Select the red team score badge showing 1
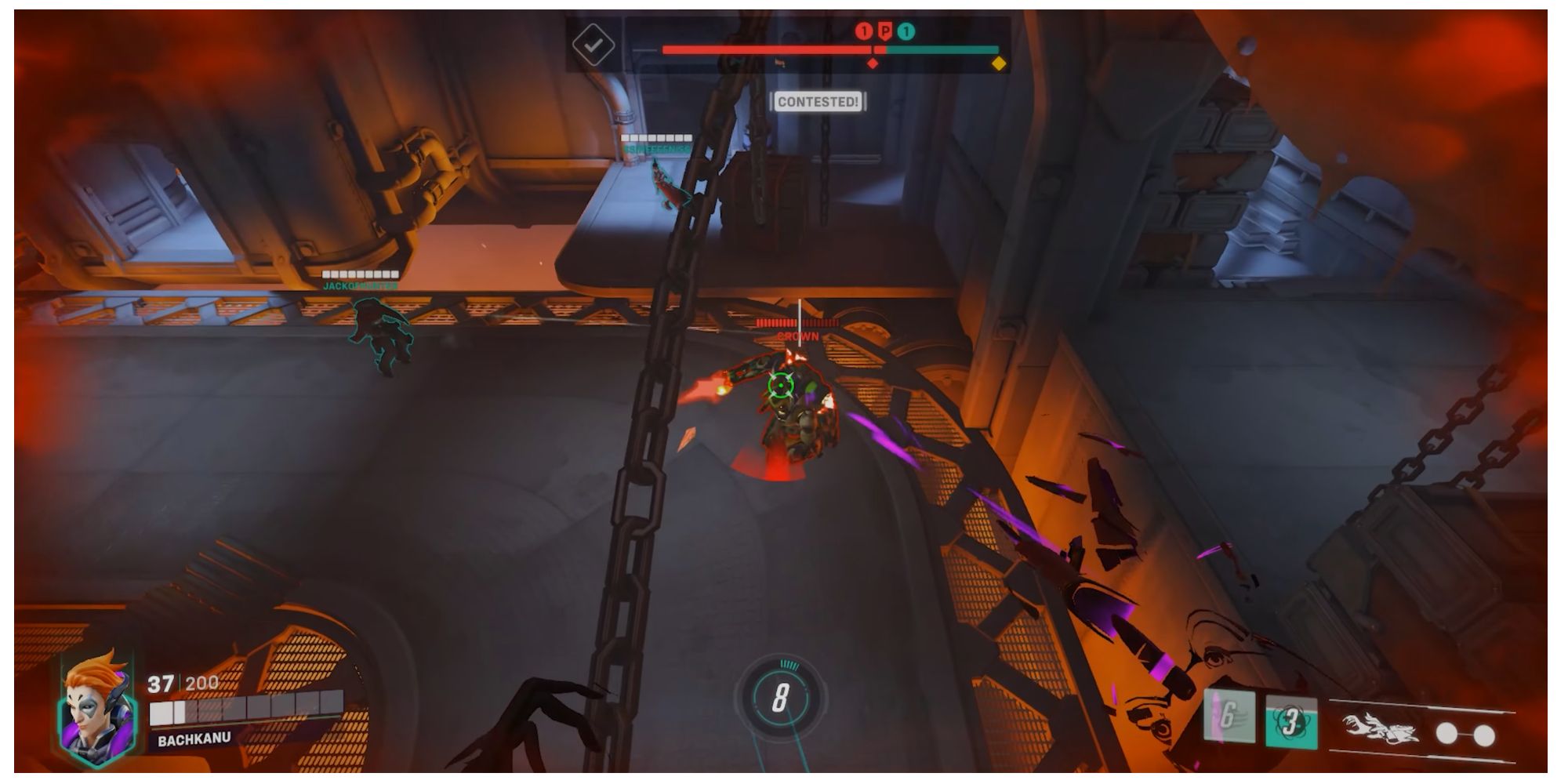 tap(865, 31)
